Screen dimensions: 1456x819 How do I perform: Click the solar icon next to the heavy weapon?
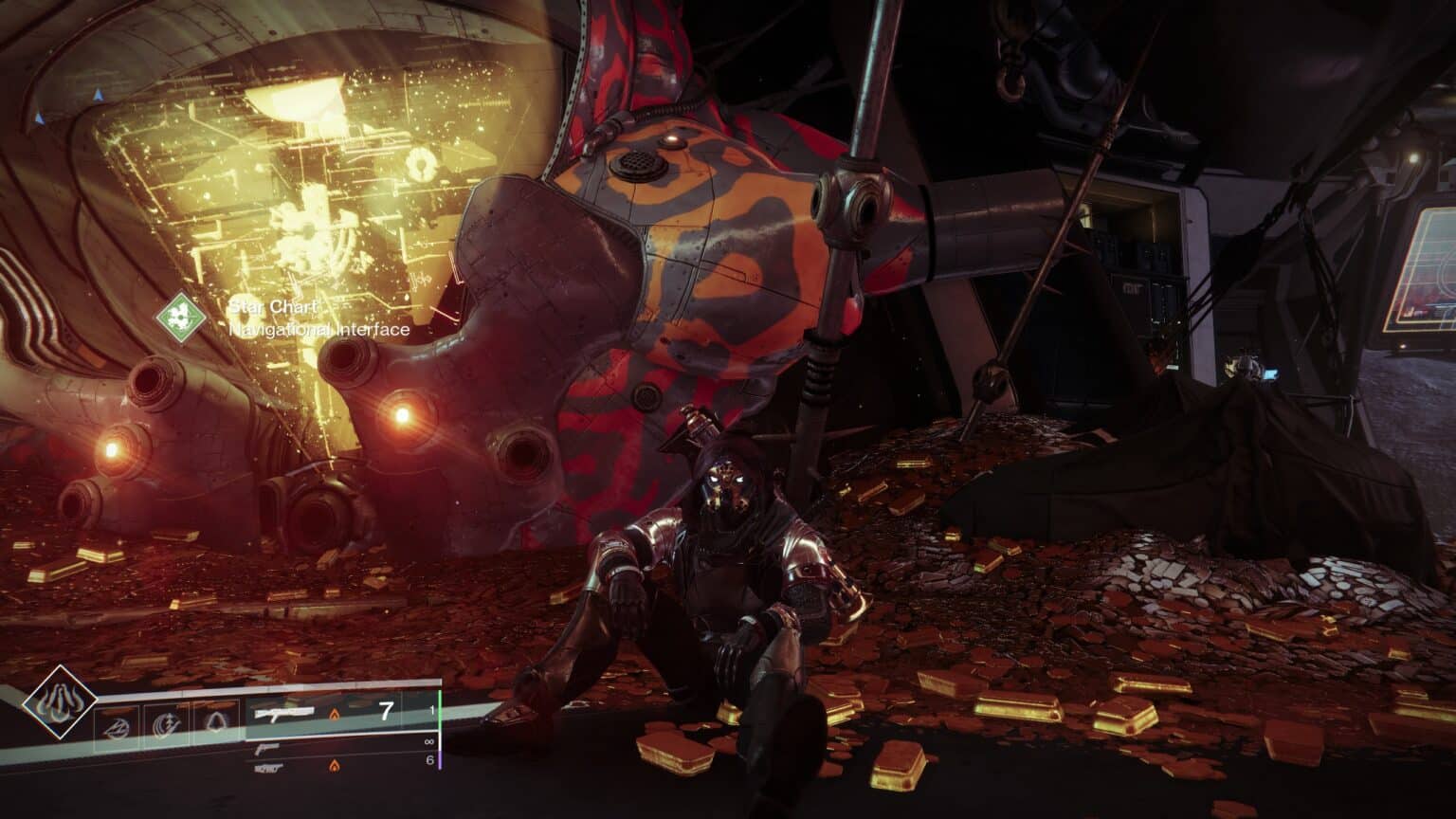point(334,766)
